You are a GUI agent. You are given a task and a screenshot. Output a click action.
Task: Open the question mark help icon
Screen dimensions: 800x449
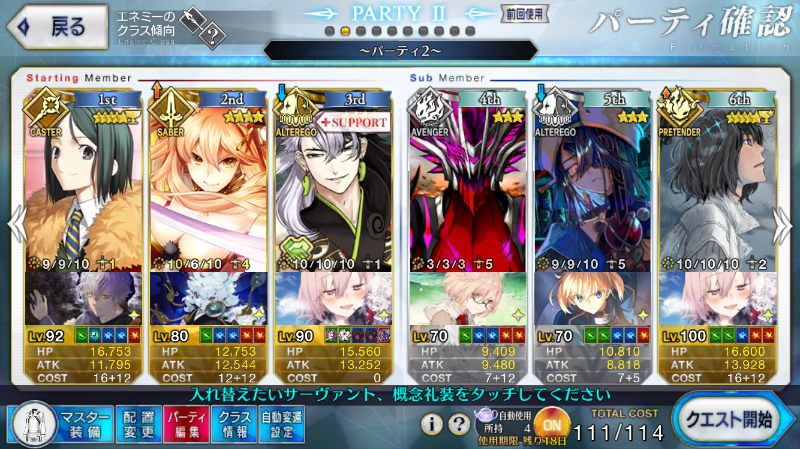point(458,423)
